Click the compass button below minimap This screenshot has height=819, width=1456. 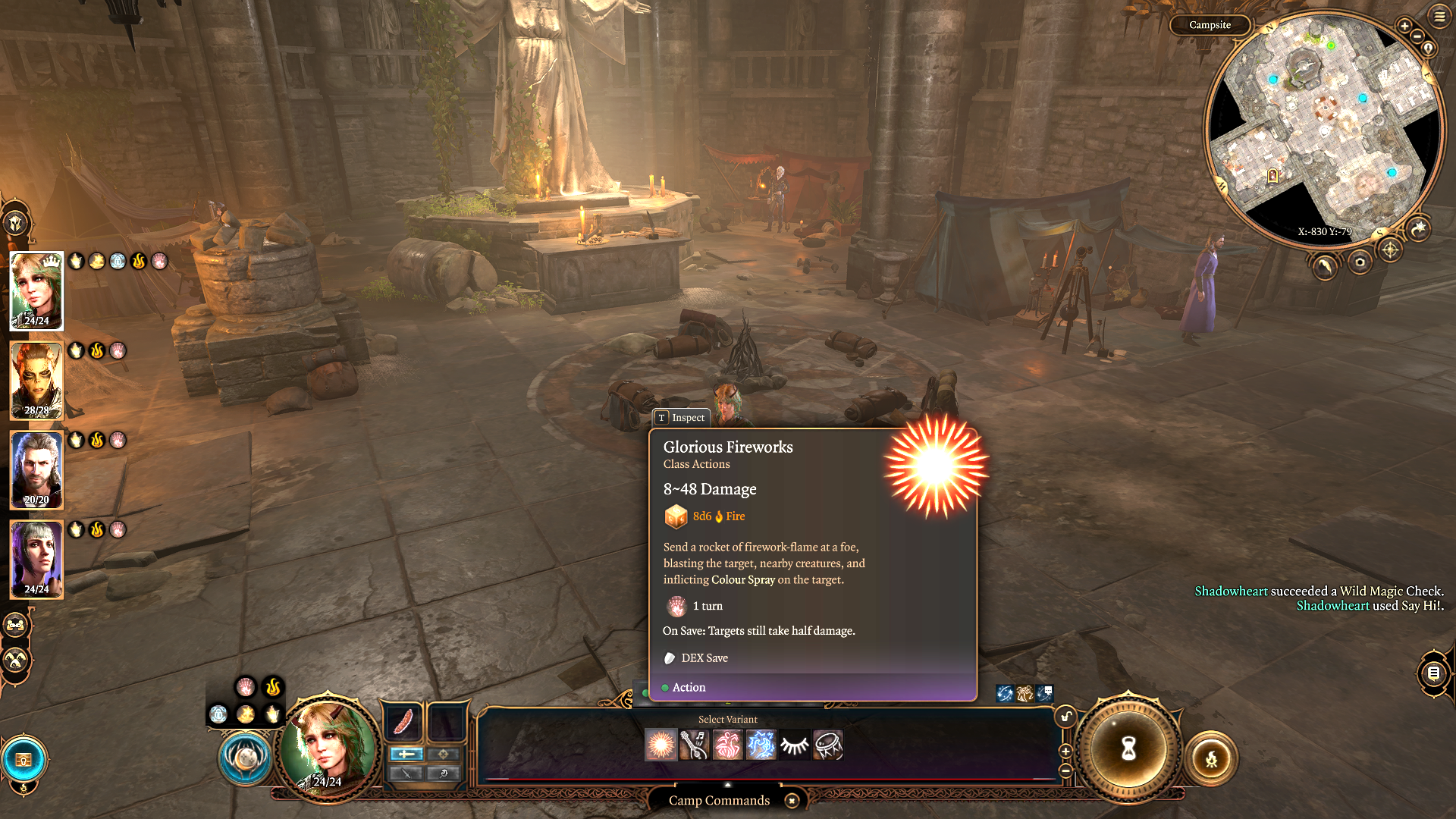point(1389,249)
